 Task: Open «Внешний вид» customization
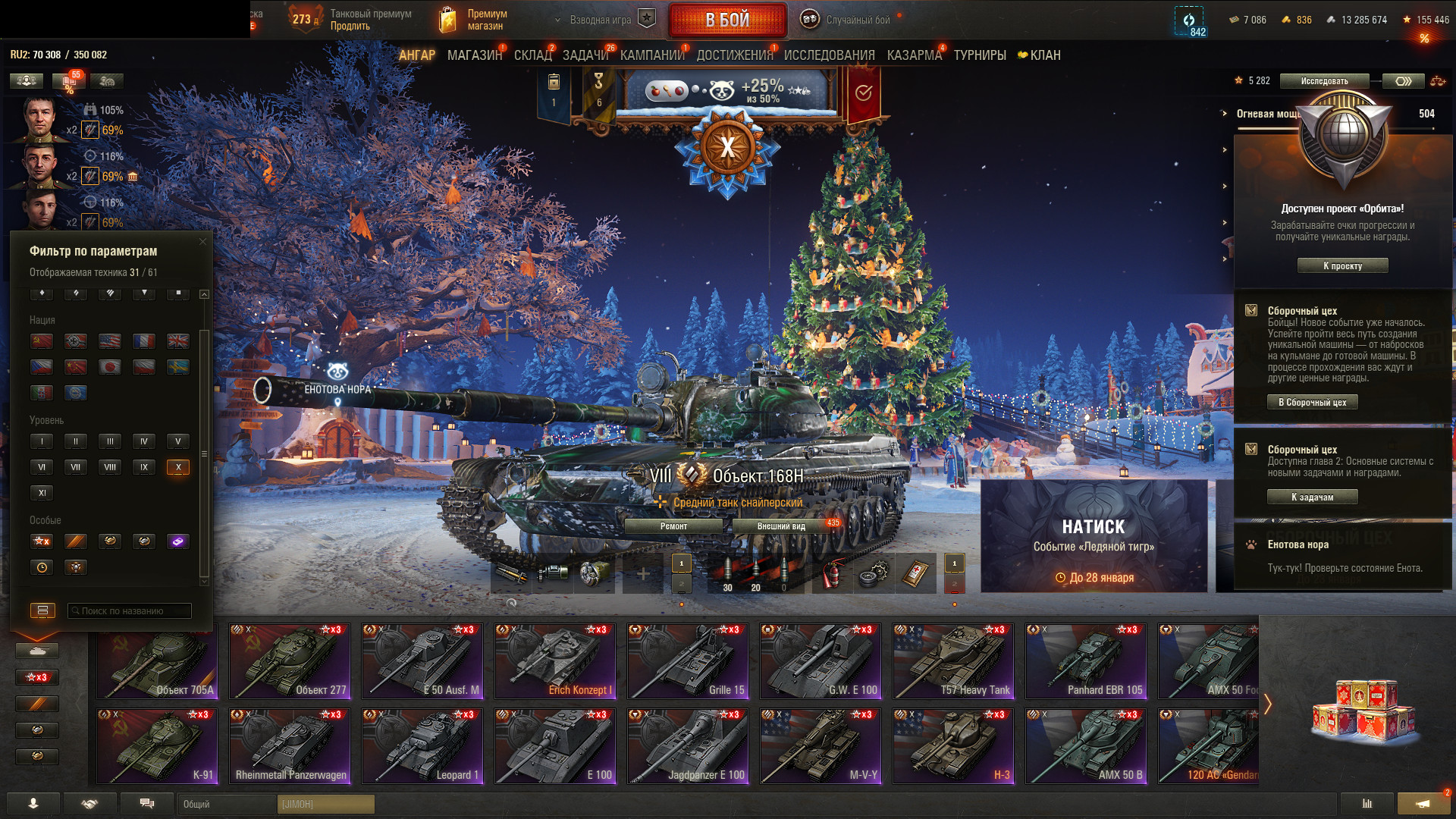pyautogui.click(x=781, y=526)
